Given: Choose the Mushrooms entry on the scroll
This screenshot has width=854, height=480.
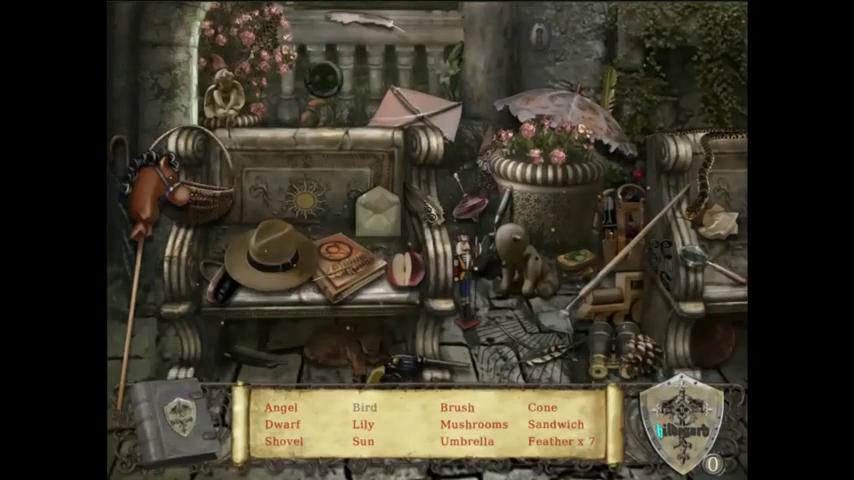Looking at the screenshot, I should 474,425.
